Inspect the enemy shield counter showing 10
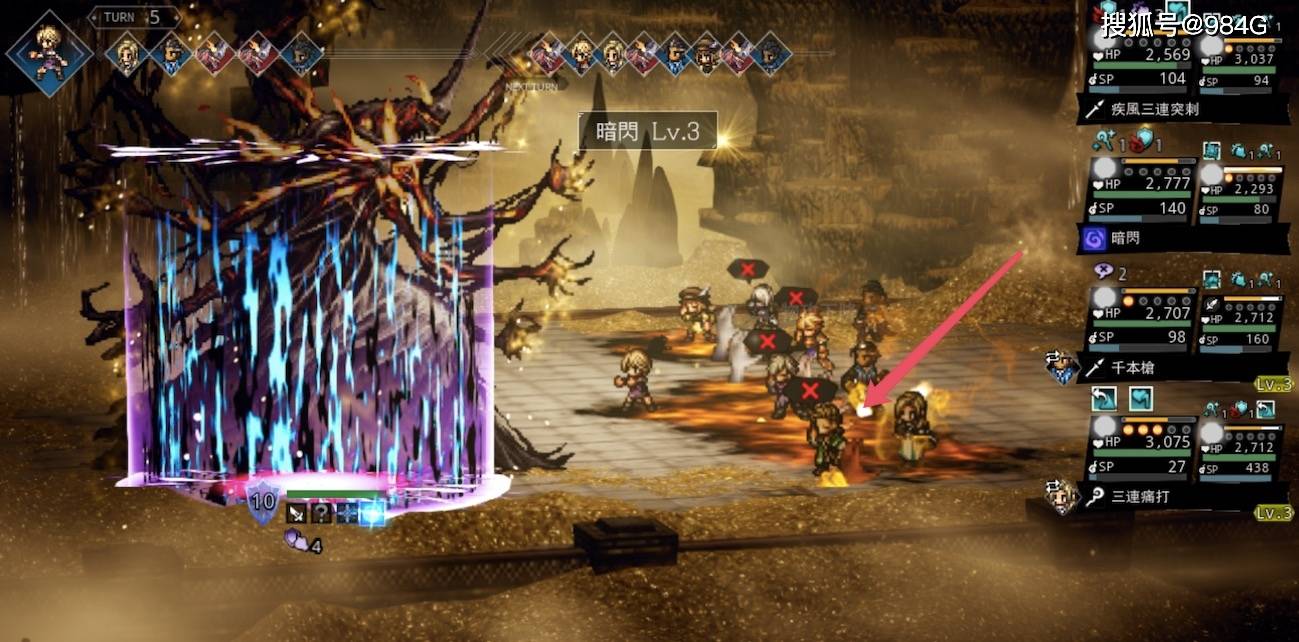1299x642 pixels. pyautogui.click(x=263, y=501)
